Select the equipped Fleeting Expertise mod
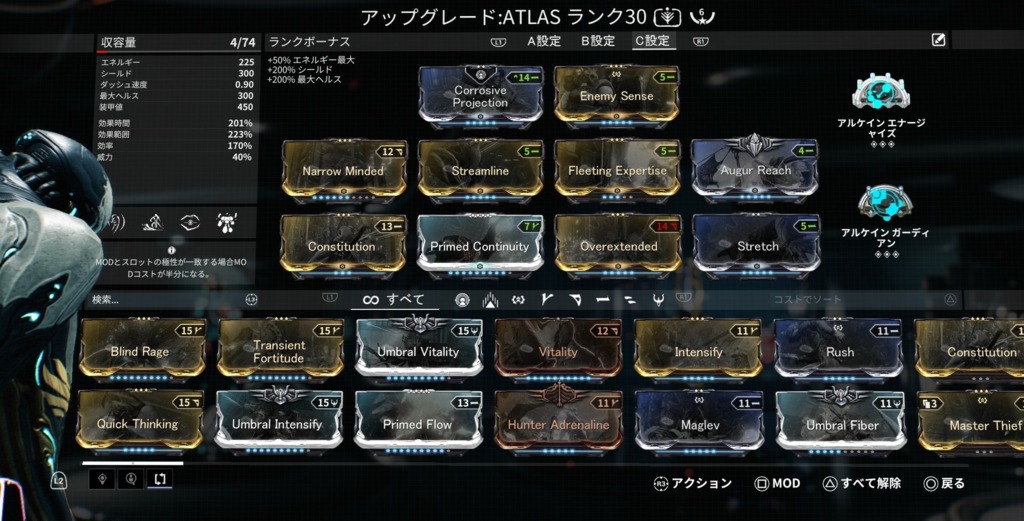Viewport: 1024px width, 521px height. (x=617, y=171)
